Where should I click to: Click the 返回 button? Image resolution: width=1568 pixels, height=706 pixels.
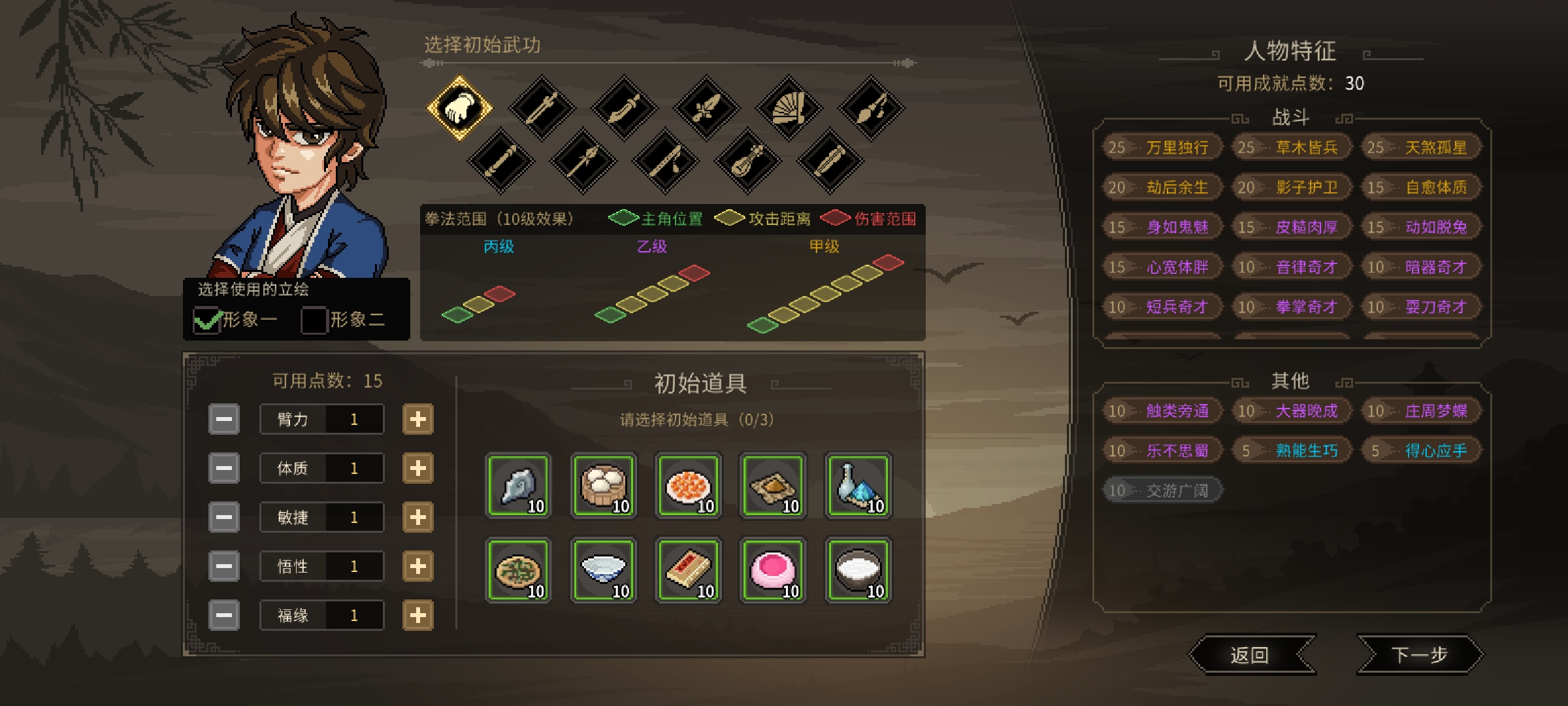coord(1251,654)
